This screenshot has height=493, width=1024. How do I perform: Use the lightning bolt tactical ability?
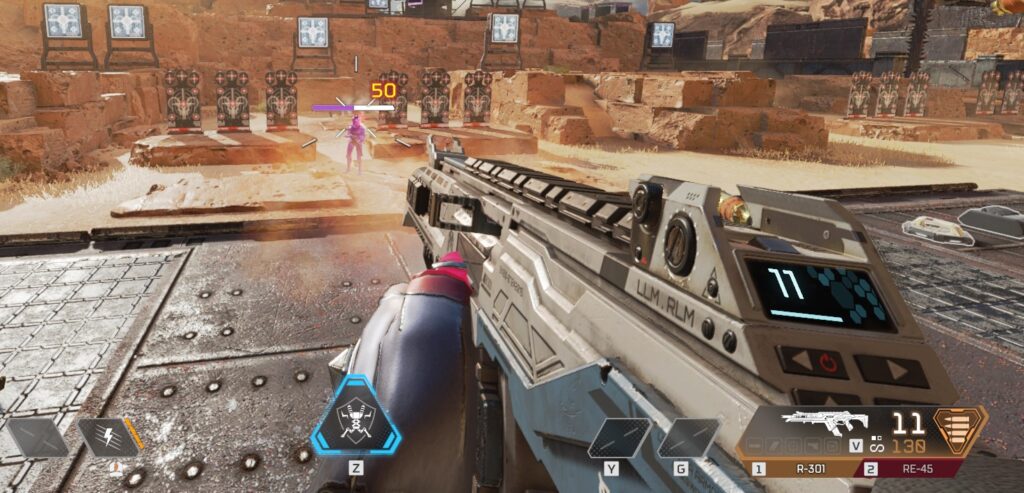coord(109,436)
